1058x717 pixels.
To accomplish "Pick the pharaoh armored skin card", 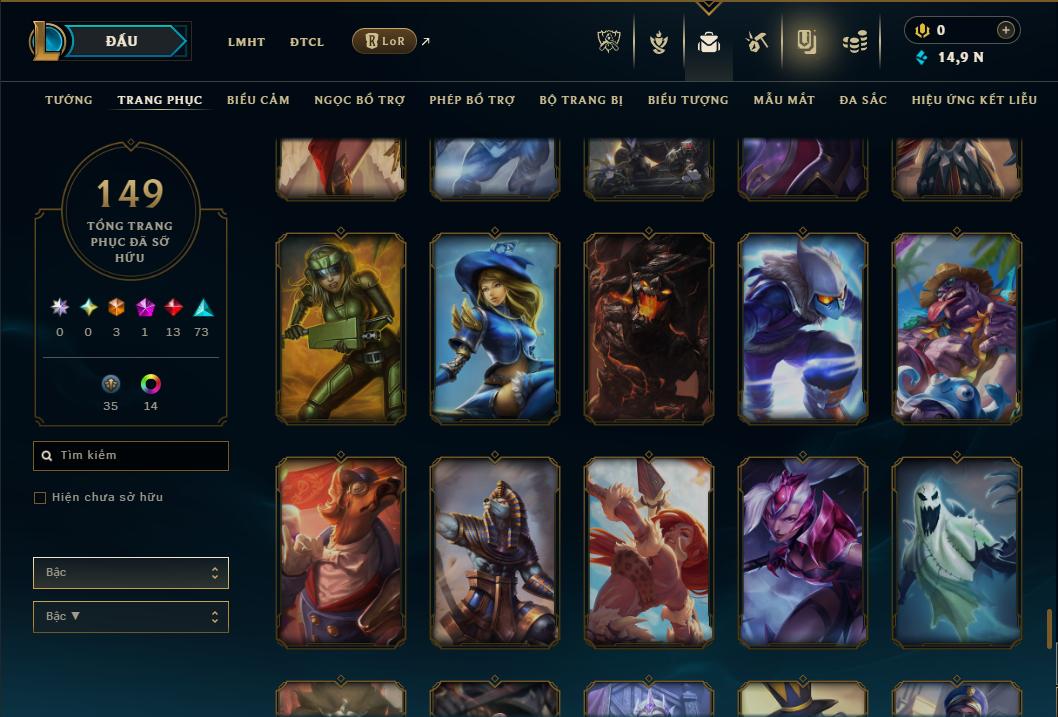I will 495,551.
